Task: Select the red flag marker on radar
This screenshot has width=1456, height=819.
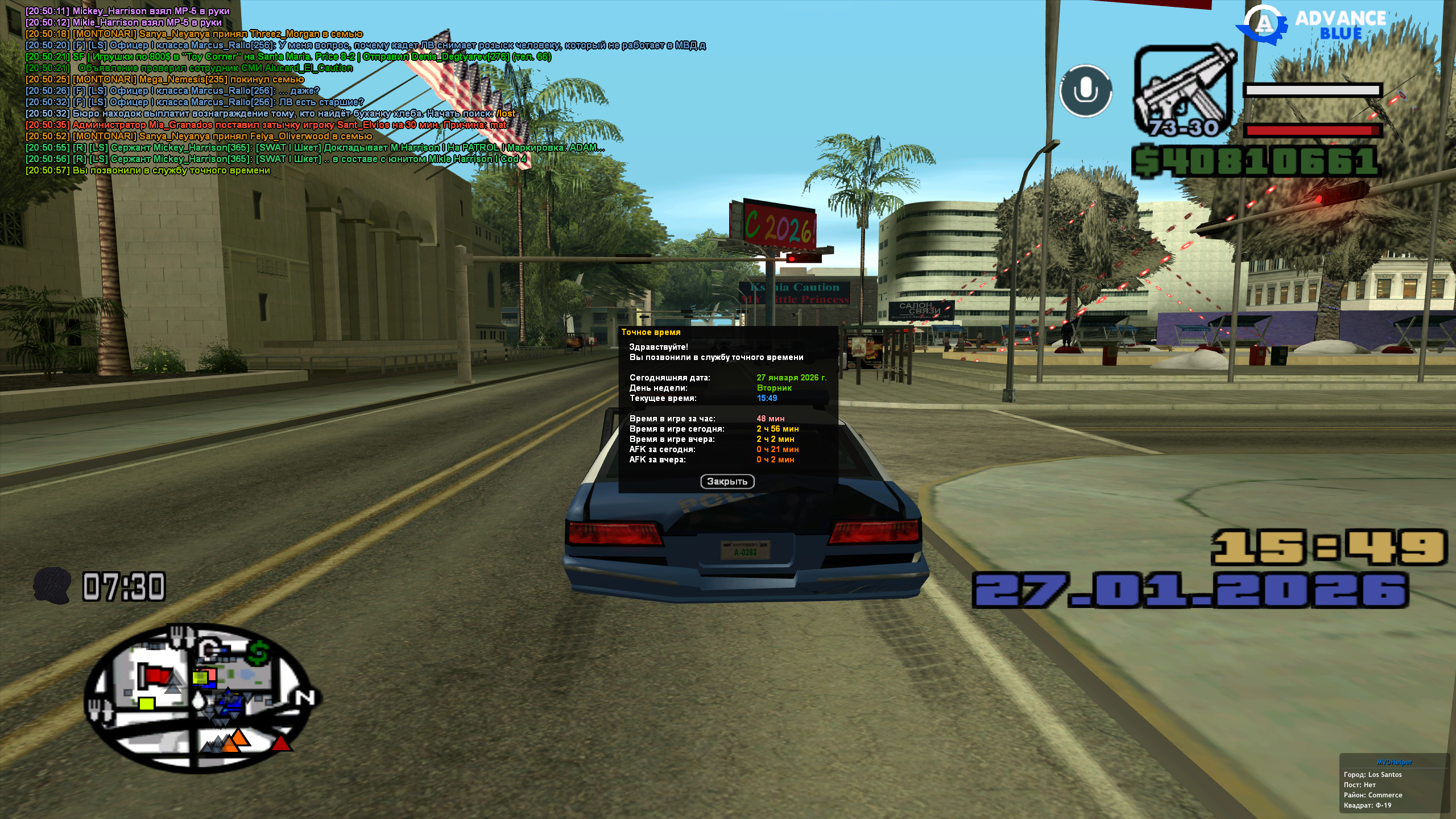Action: pyautogui.click(x=156, y=675)
